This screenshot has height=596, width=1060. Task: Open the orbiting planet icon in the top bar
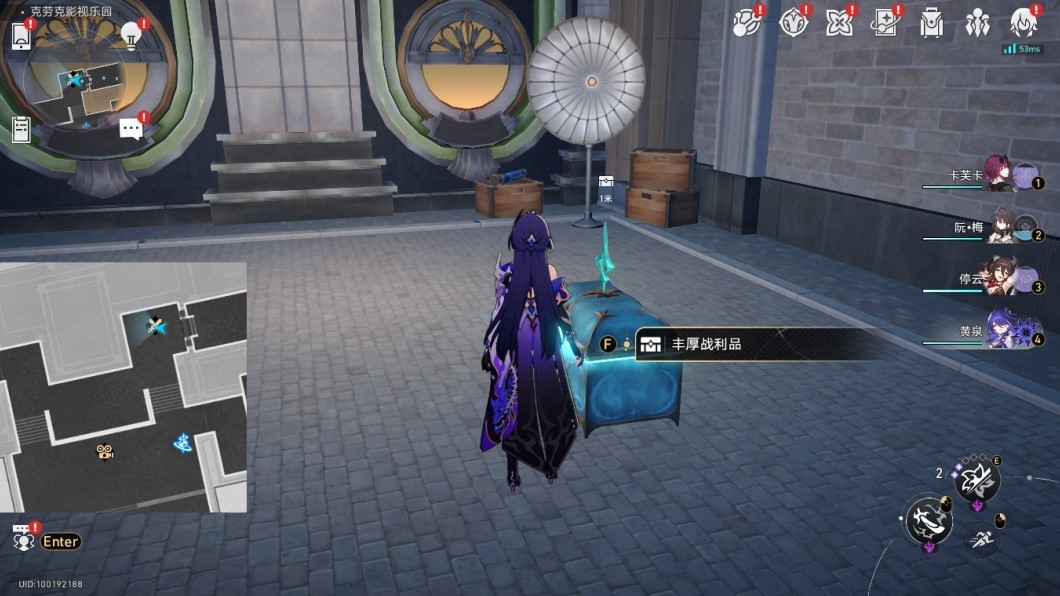pos(746,23)
